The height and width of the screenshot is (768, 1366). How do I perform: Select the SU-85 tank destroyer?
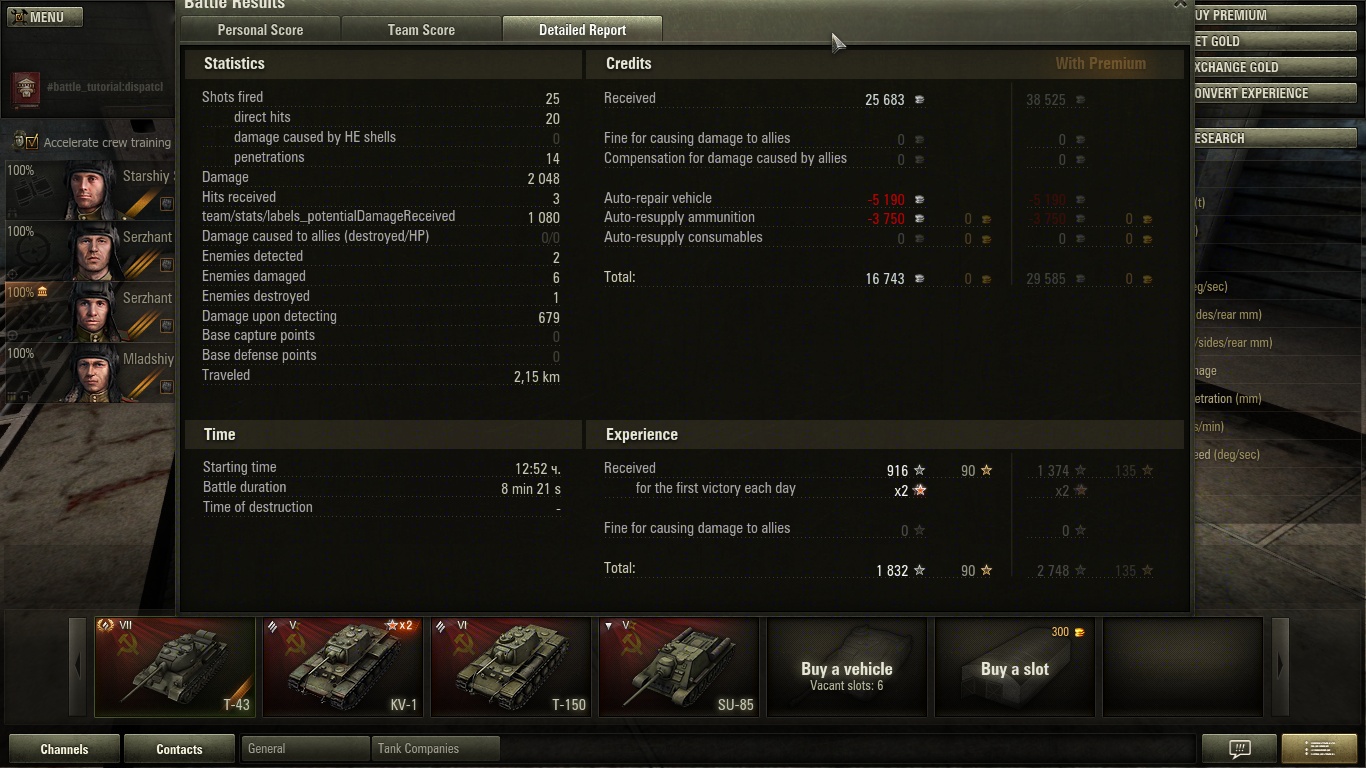tap(679, 667)
